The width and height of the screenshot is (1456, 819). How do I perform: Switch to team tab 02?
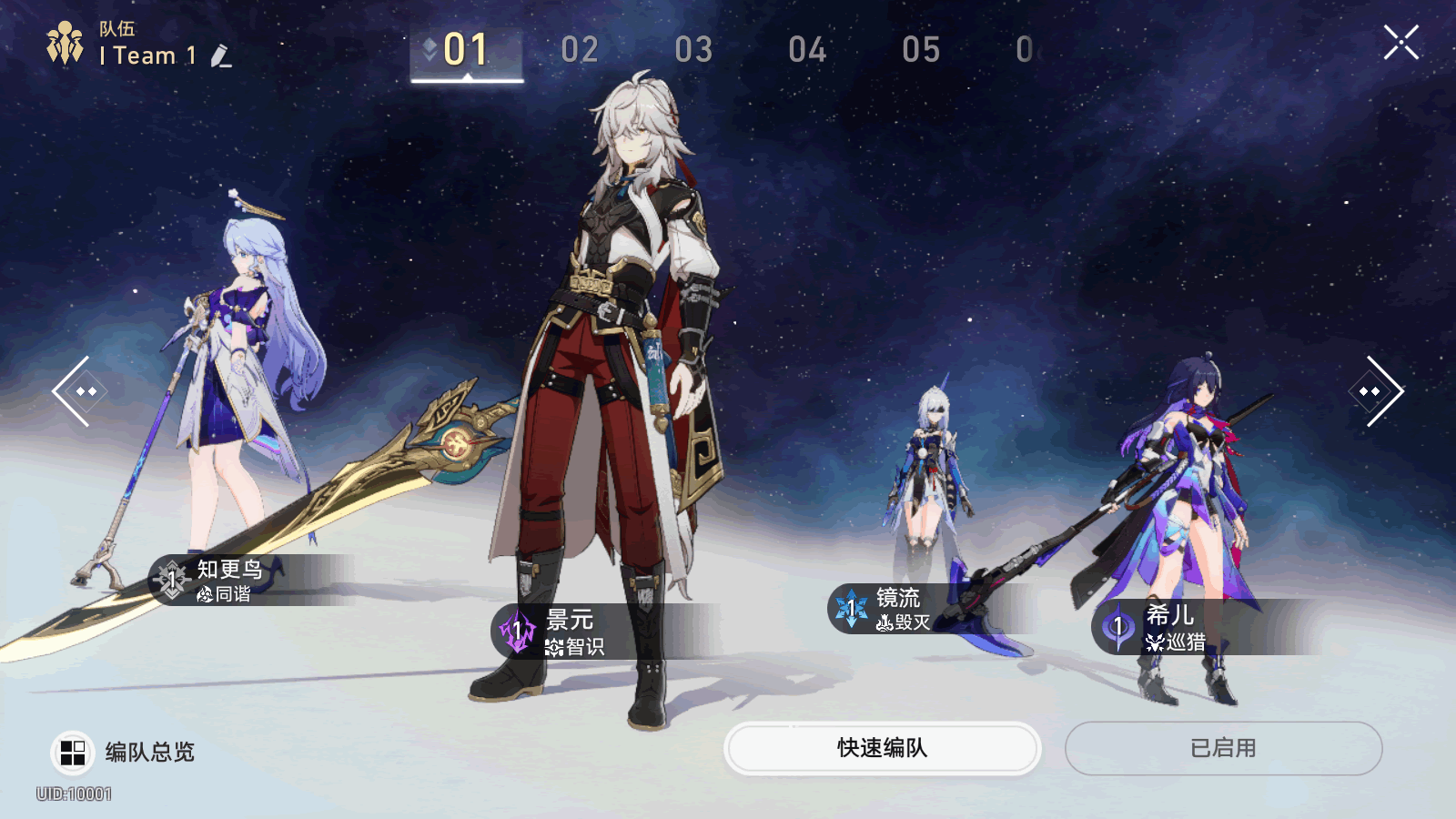(580, 50)
